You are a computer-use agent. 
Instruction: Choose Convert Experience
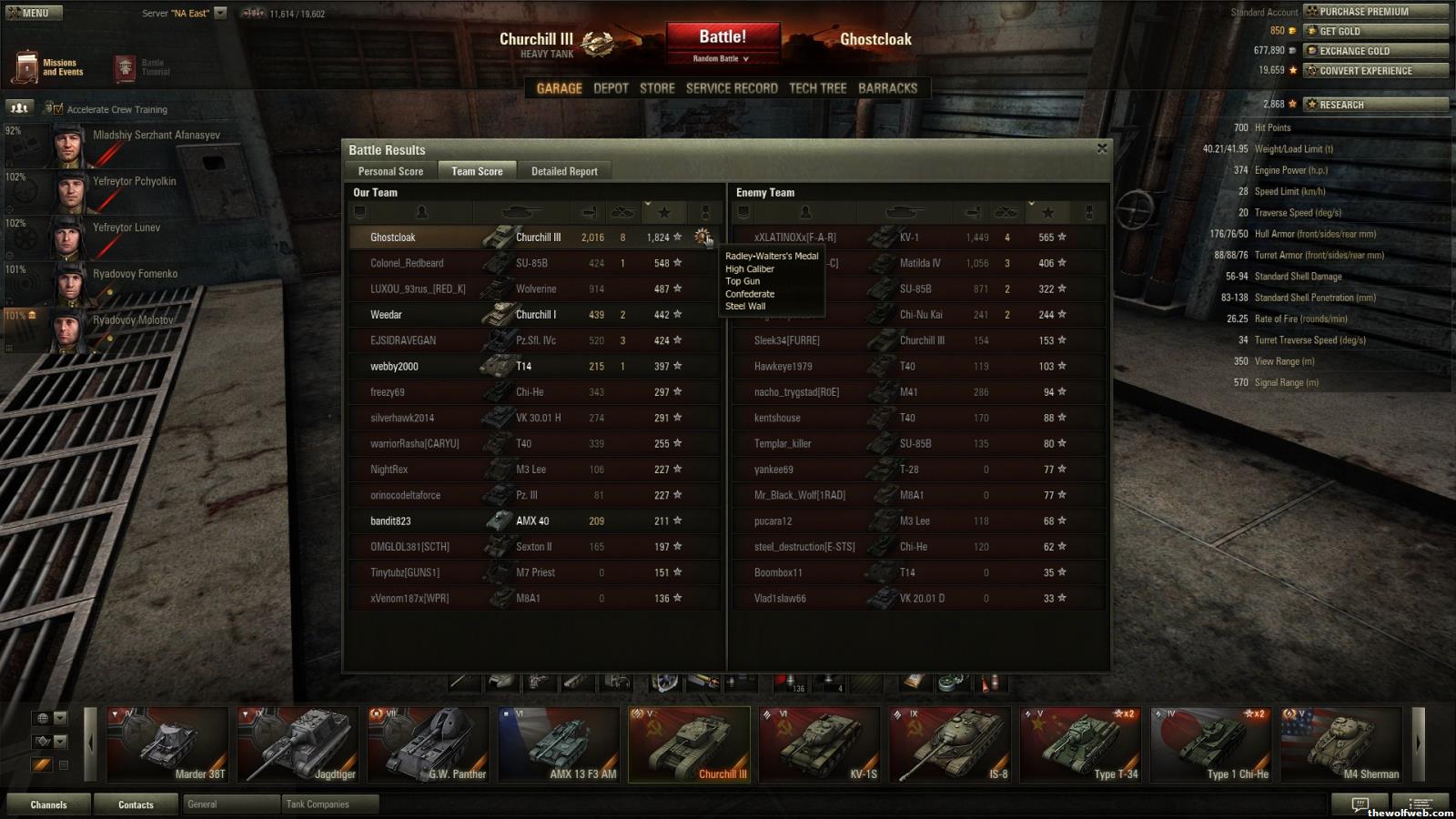click(1374, 71)
